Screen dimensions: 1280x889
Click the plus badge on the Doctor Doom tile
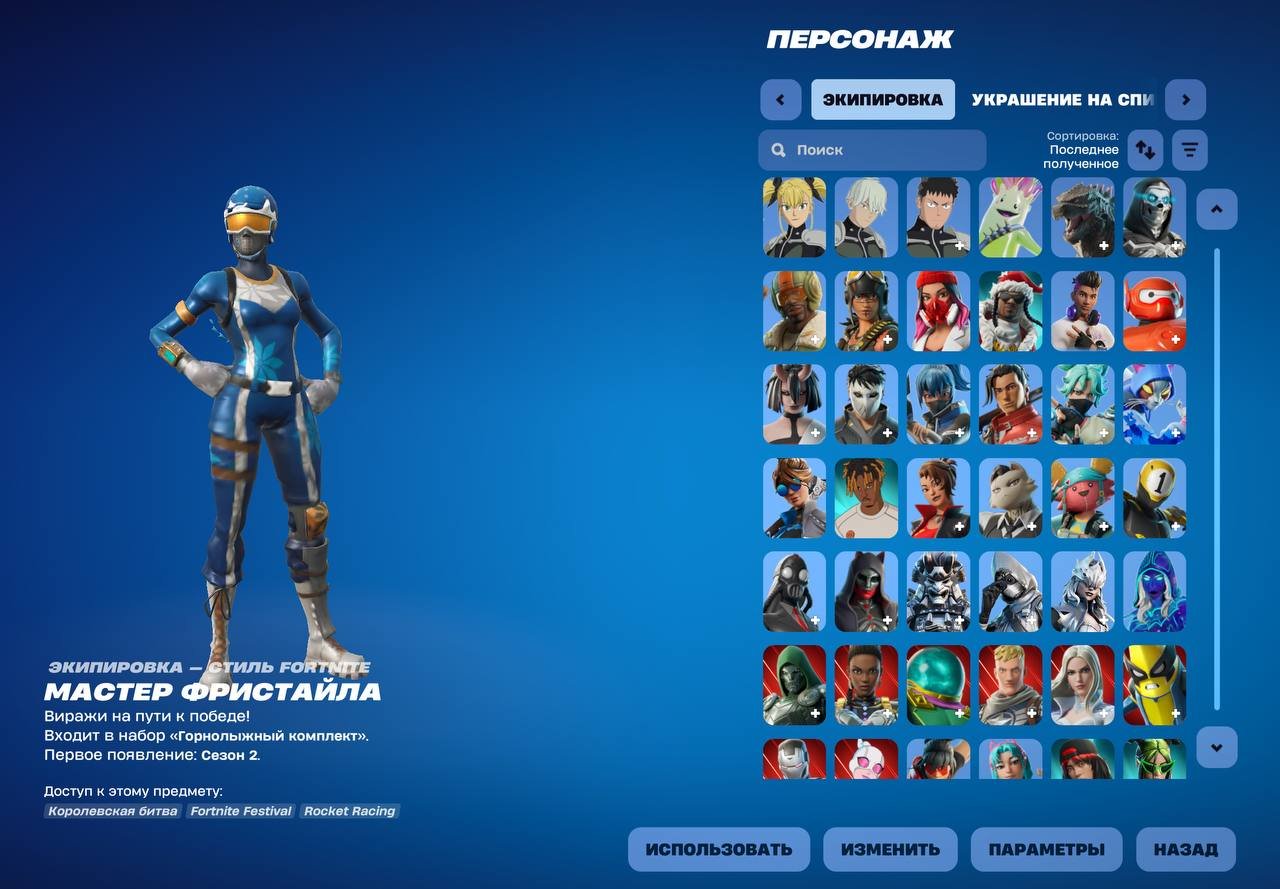pos(816,712)
